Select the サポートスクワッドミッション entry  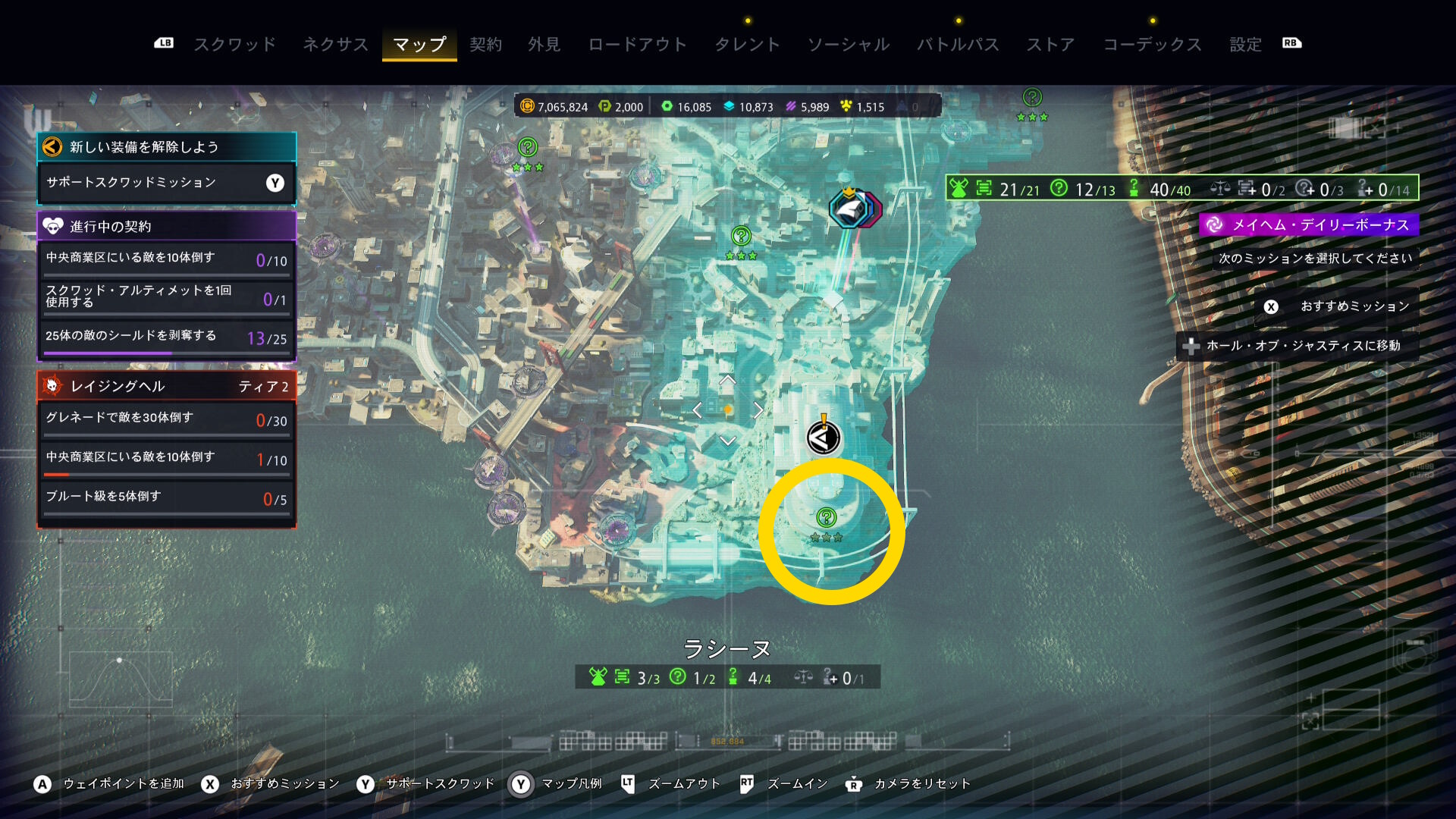(166, 183)
